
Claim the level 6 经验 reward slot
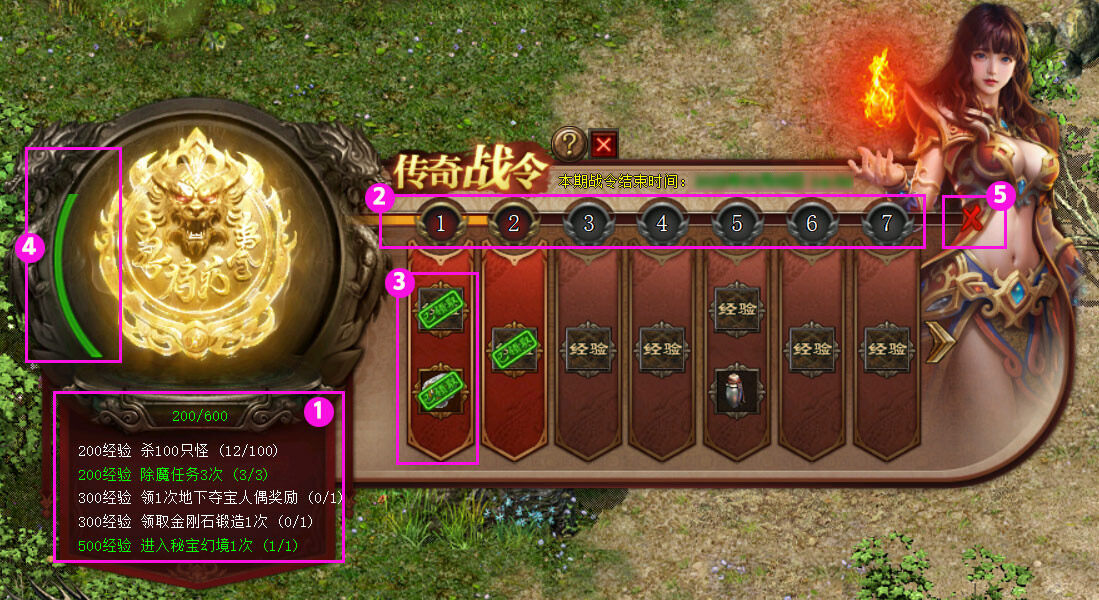click(x=811, y=349)
